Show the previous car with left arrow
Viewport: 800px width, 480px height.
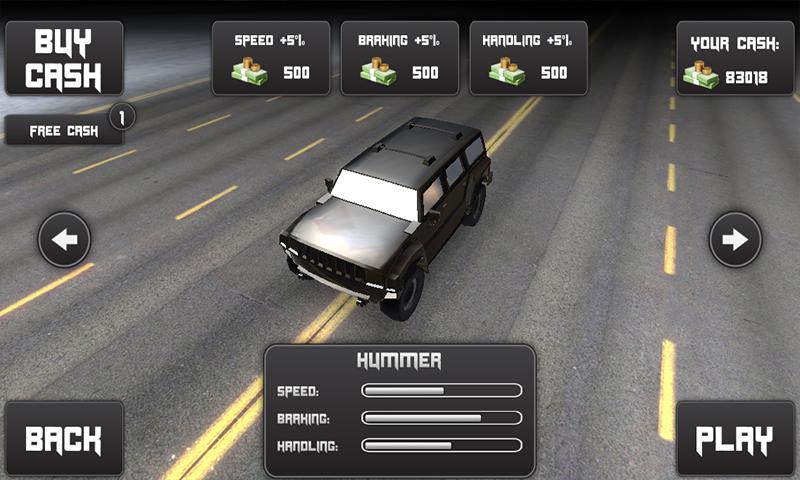click(x=65, y=240)
